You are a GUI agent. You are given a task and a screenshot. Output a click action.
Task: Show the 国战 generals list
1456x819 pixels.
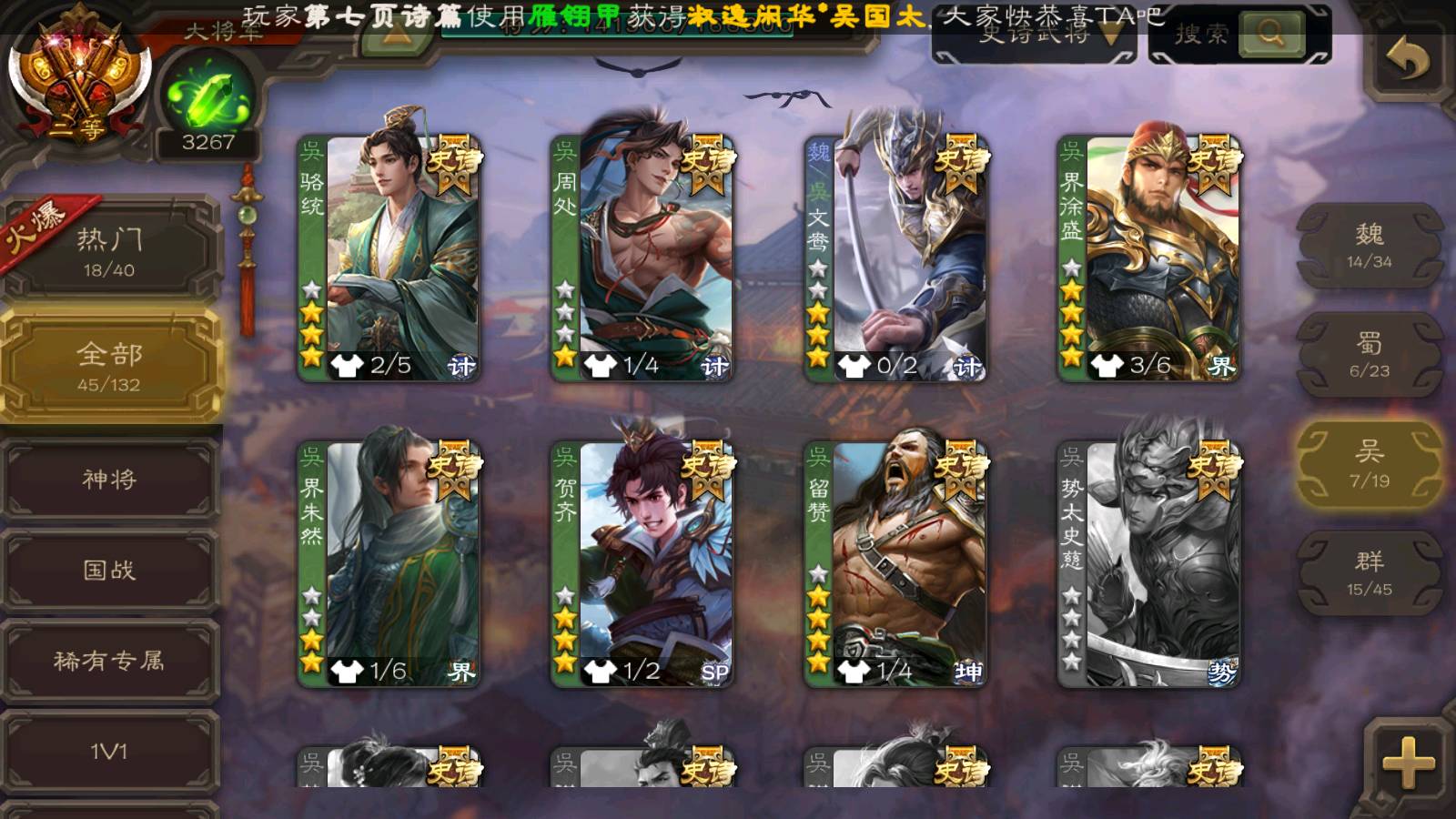(x=109, y=571)
